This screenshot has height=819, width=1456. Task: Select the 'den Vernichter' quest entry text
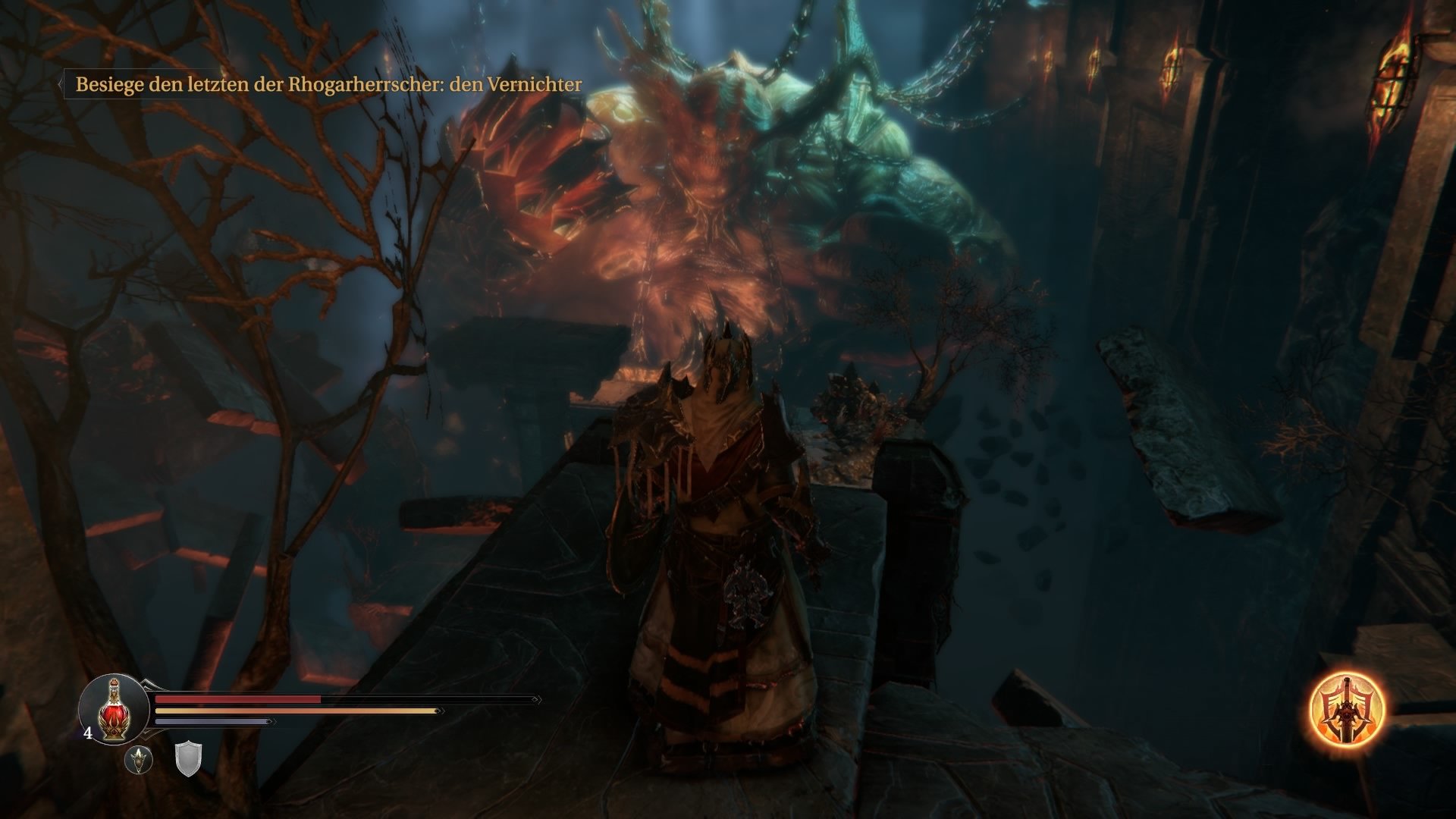(x=518, y=86)
